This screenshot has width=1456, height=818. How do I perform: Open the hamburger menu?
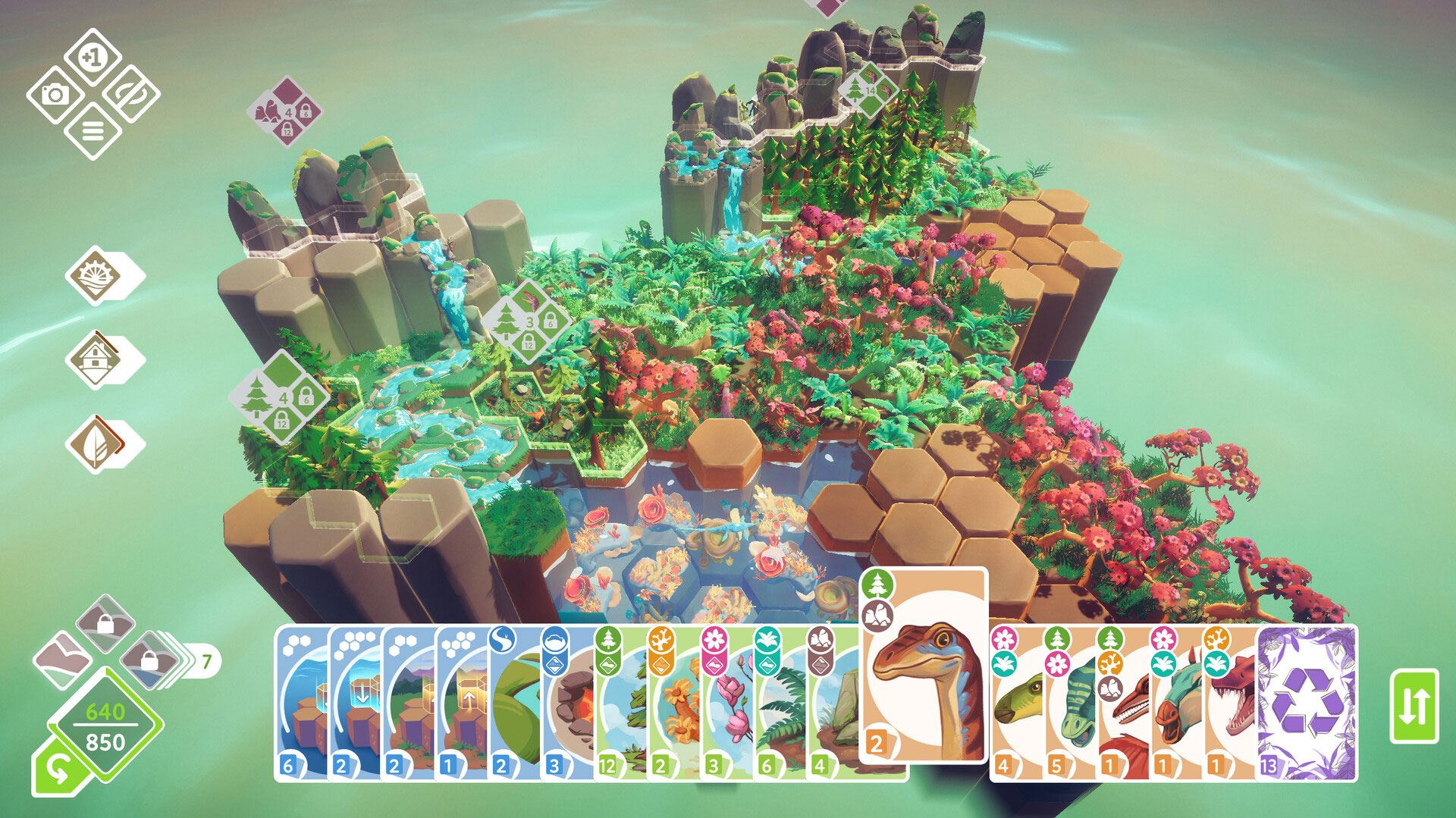point(92,132)
